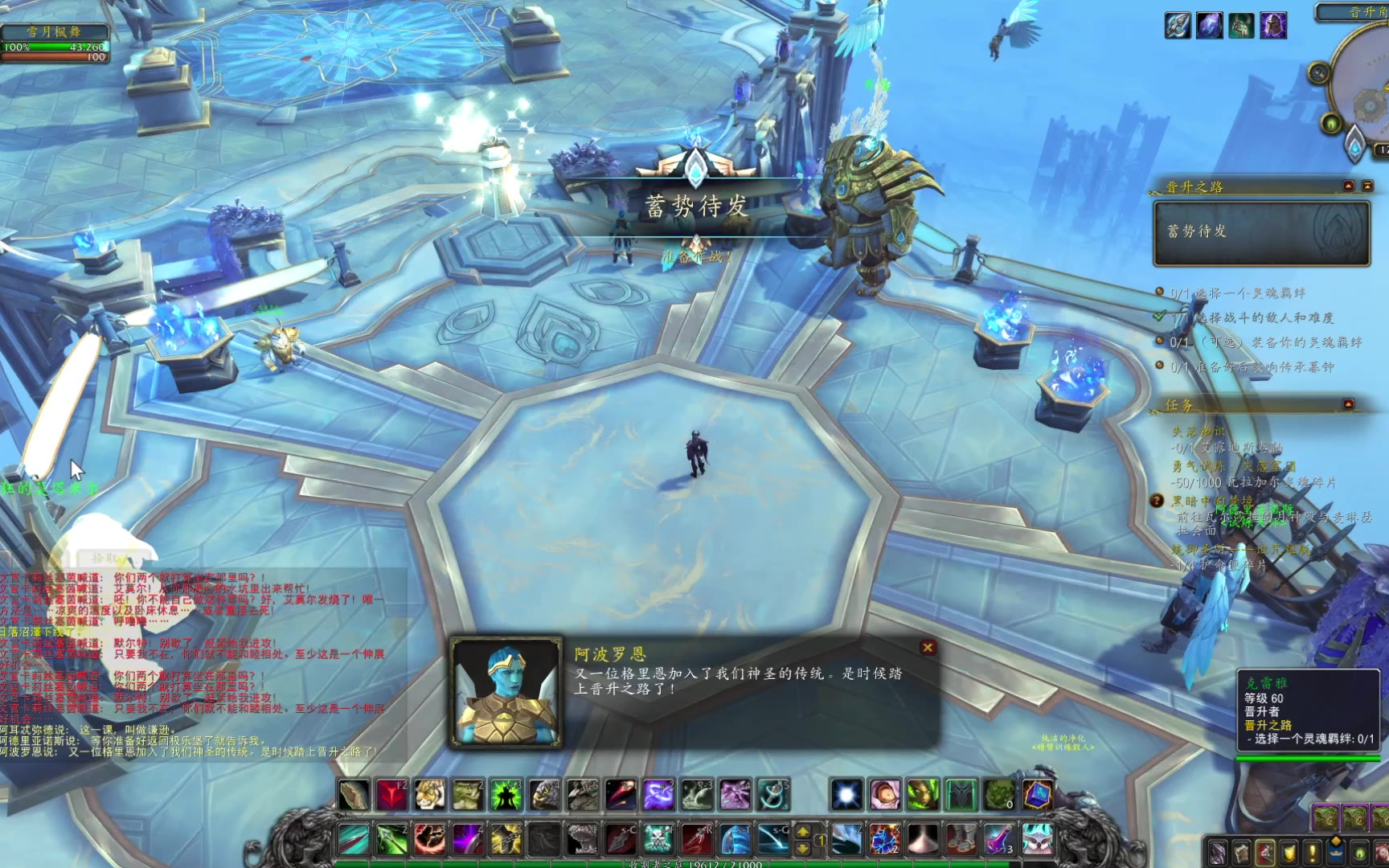The width and height of the screenshot is (1389, 868).
Task: Collapse the 晋升之路 tracker section
Action: 1349,186
